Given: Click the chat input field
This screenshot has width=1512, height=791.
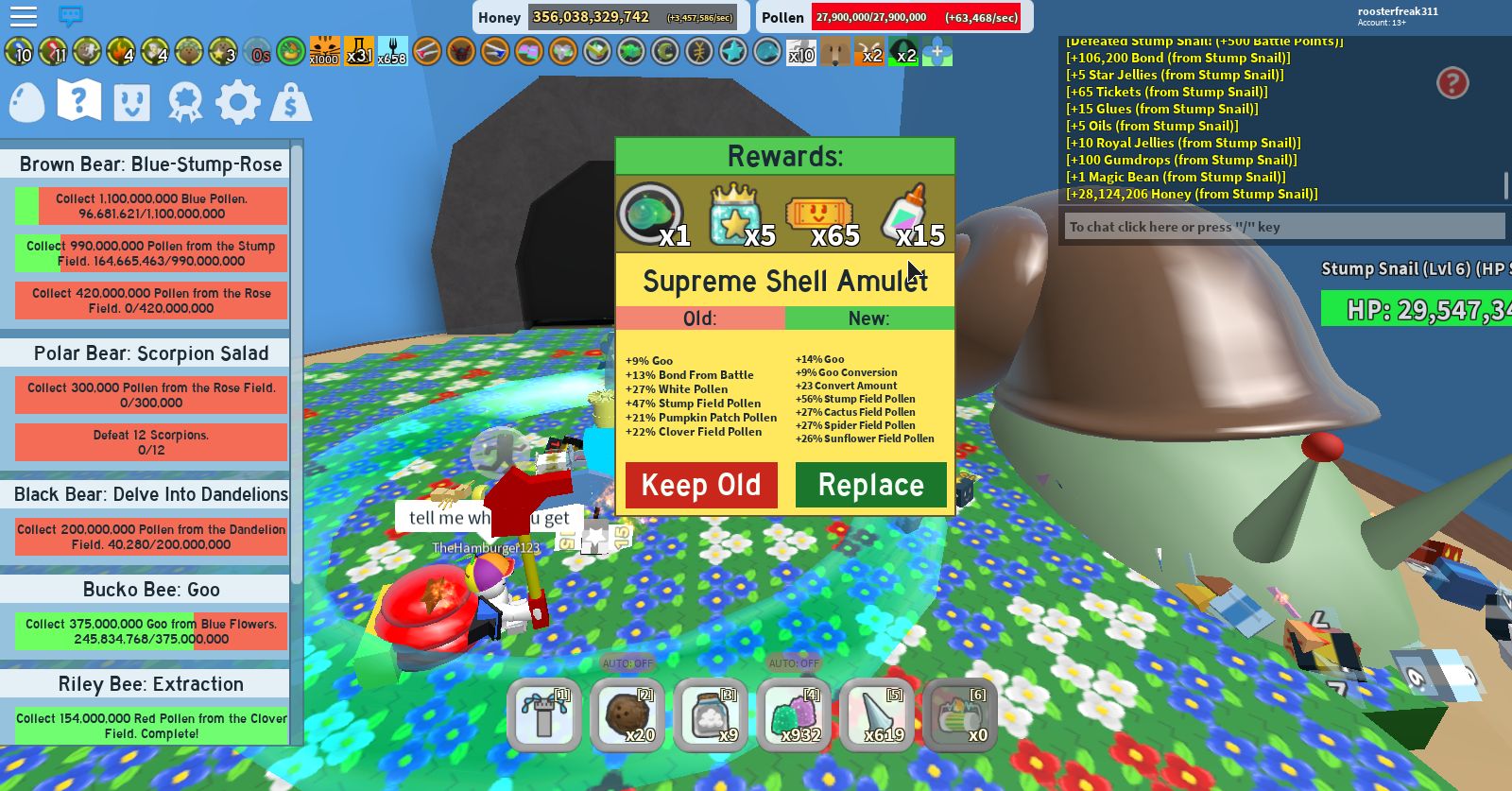Looking at the screenshot, I should coord(1285,227).
